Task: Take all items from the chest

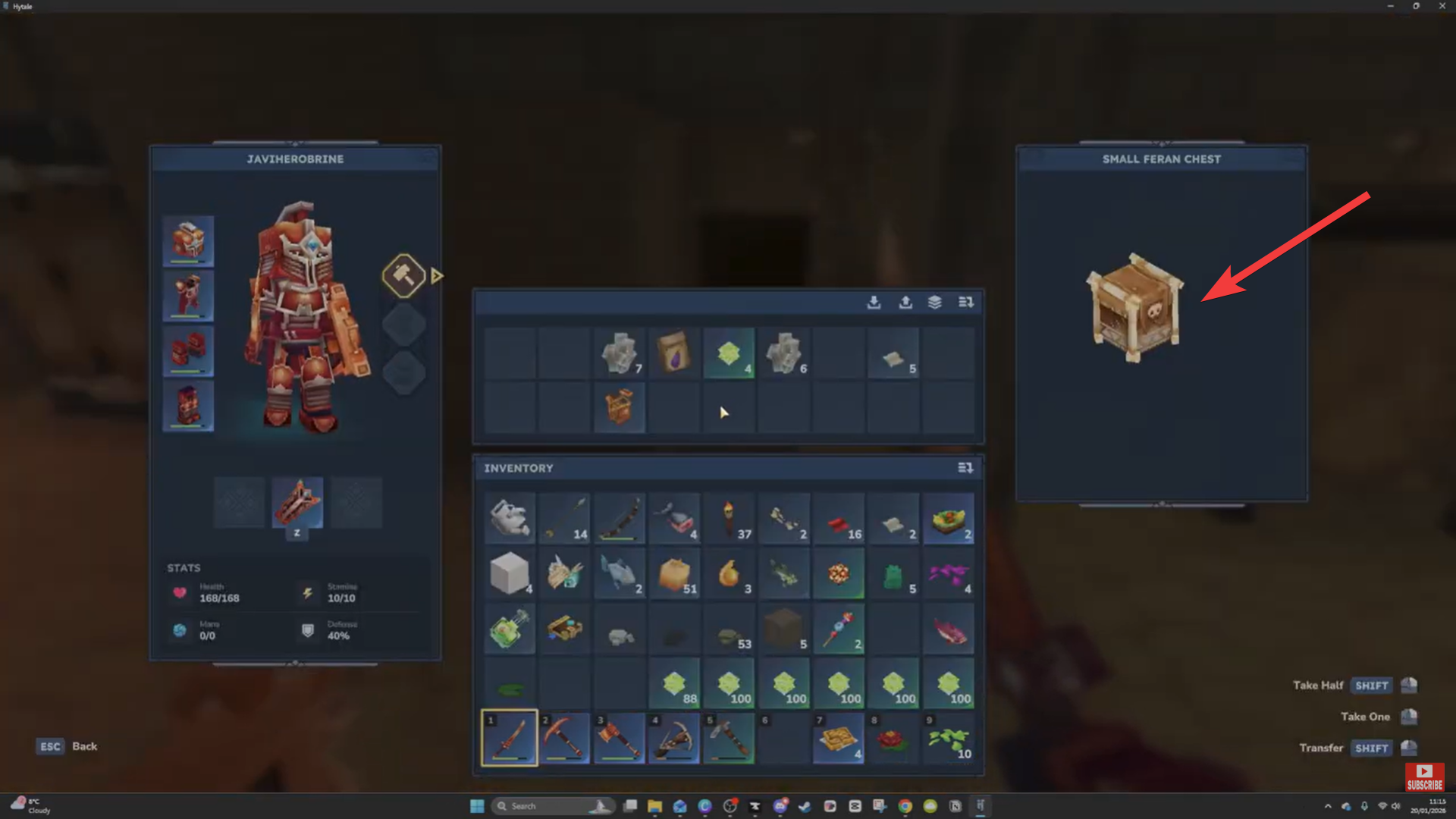Action: pos(874,302)
